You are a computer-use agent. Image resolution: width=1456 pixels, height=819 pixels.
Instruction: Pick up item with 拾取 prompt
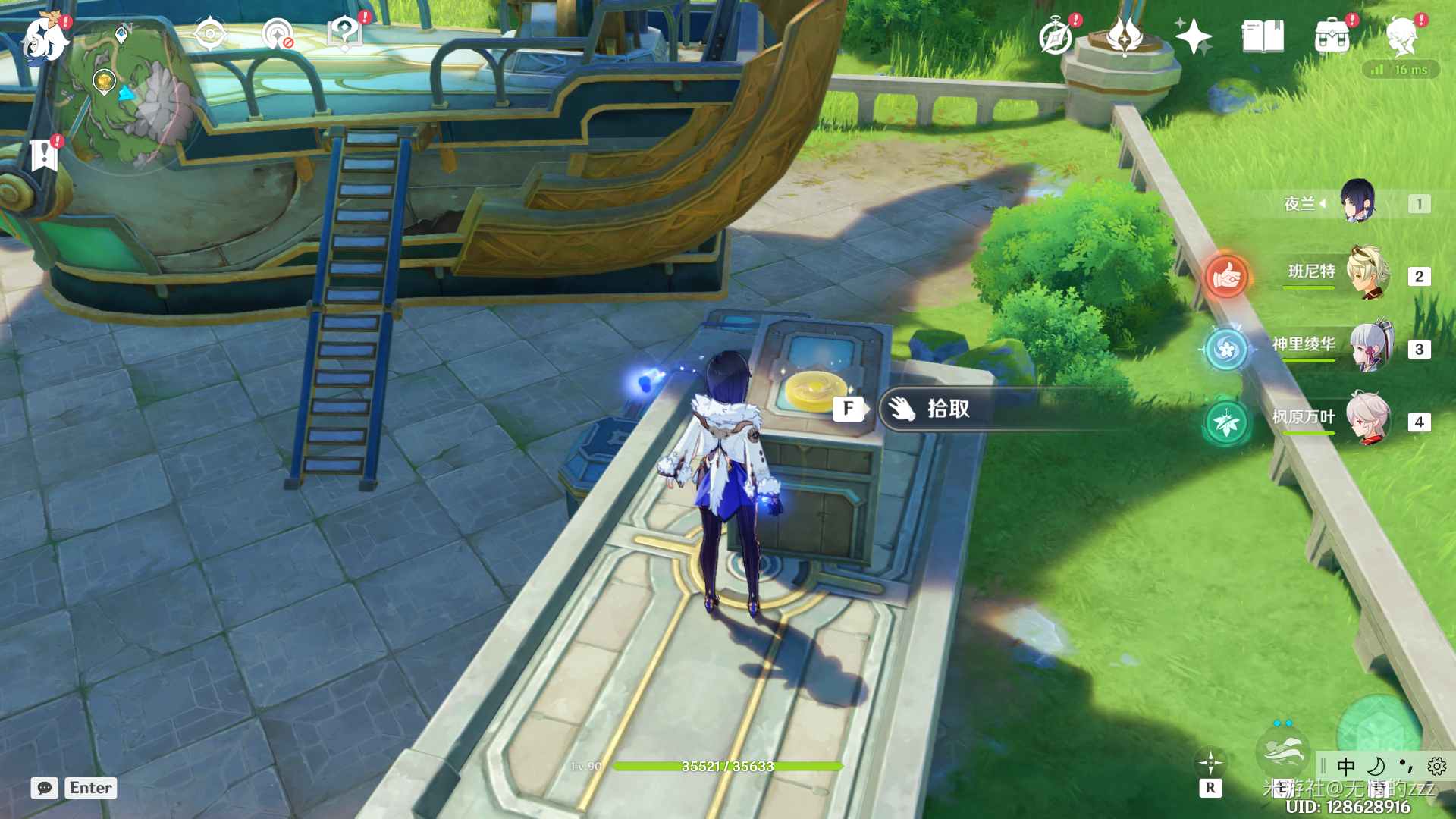click(948, 409)
